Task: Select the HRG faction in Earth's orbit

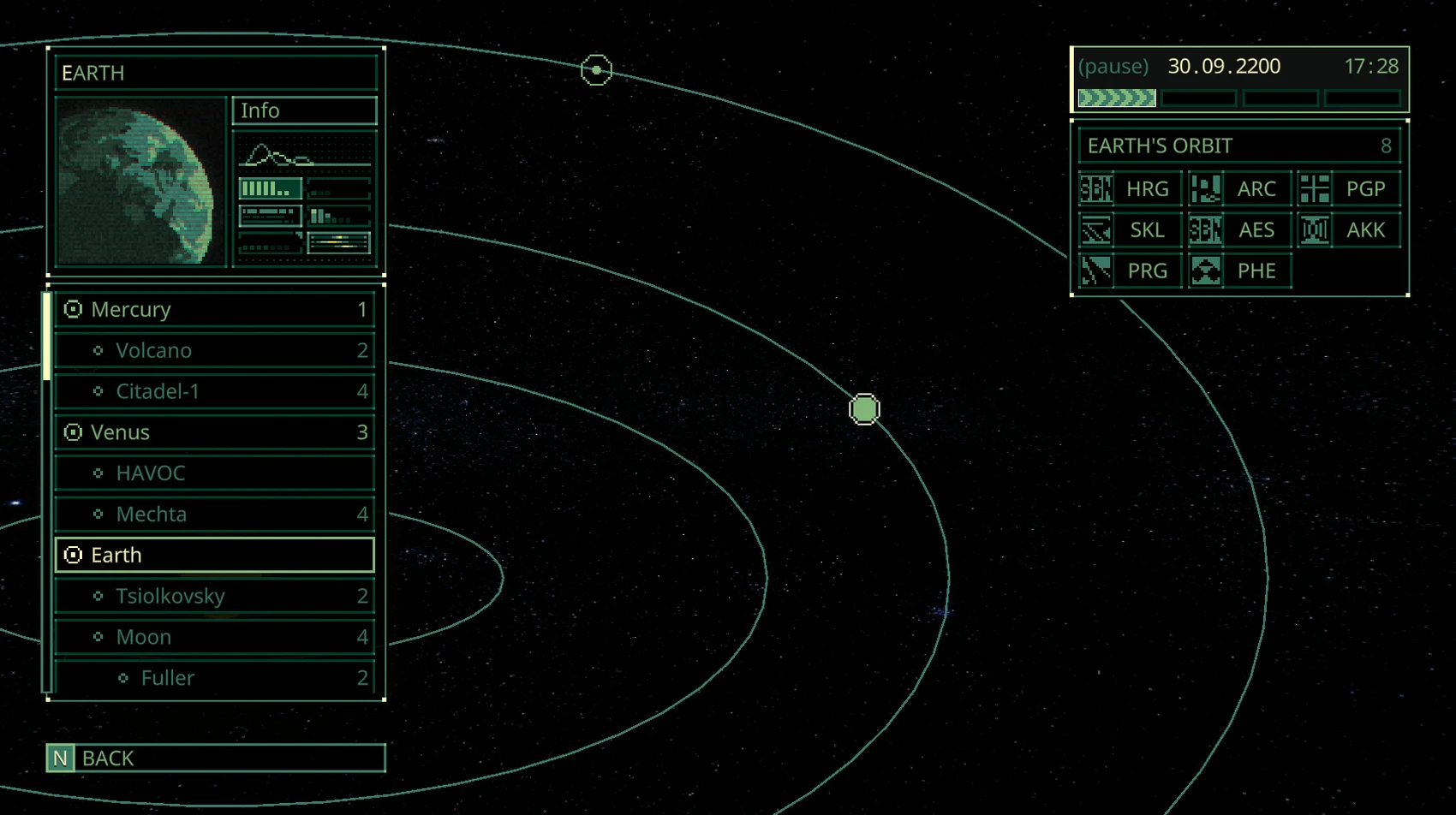Action: (1131, 189)
